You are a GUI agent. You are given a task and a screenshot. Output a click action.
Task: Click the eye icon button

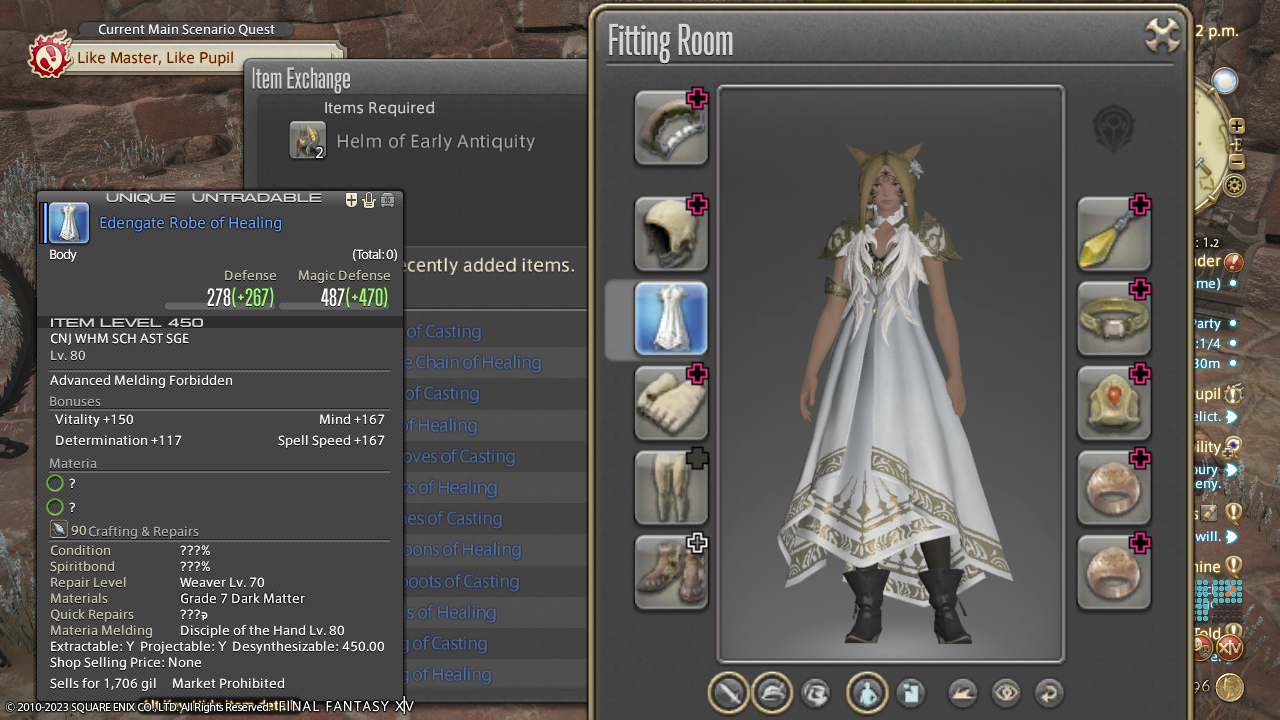click(1006, 693)
